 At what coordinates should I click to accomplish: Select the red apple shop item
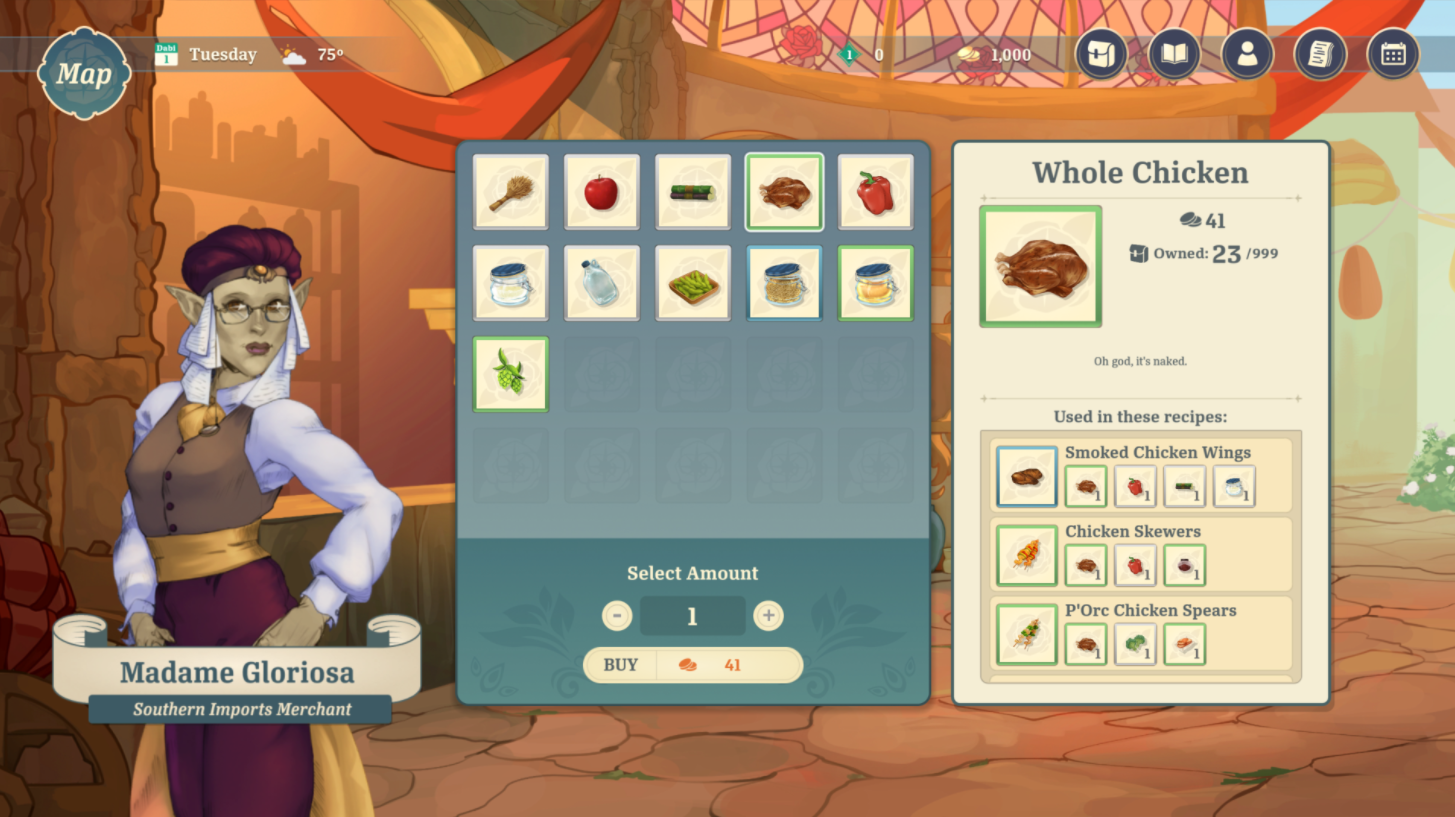point(601,192)
